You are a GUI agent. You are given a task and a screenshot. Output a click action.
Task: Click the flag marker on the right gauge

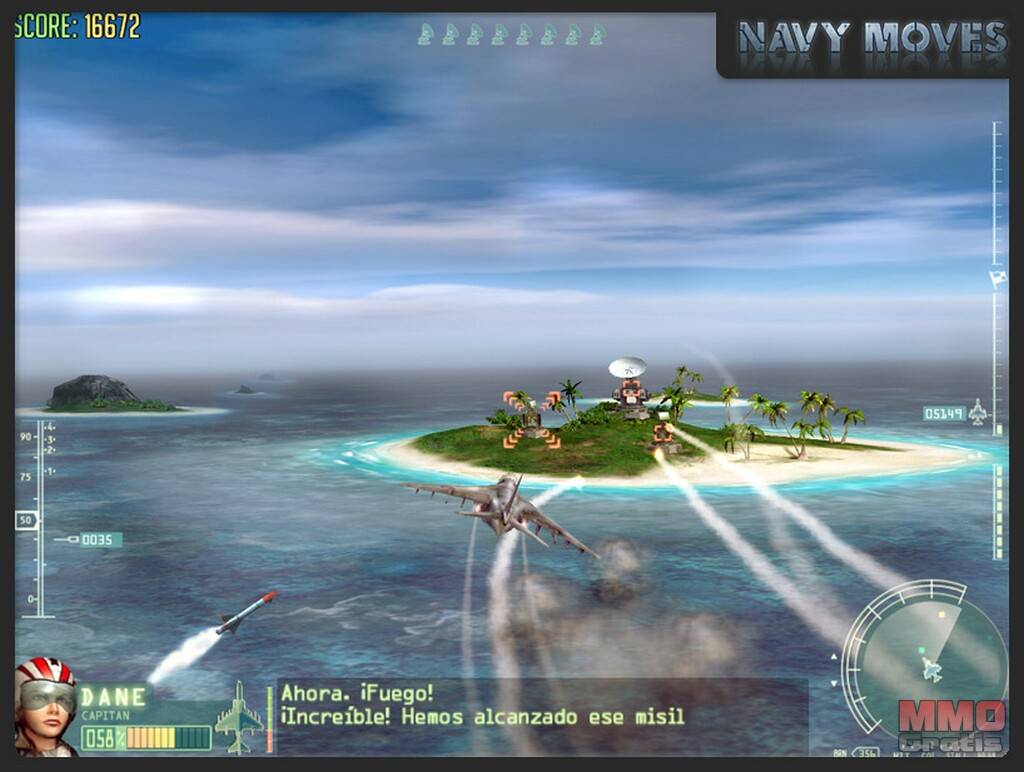tap(997, 279)
